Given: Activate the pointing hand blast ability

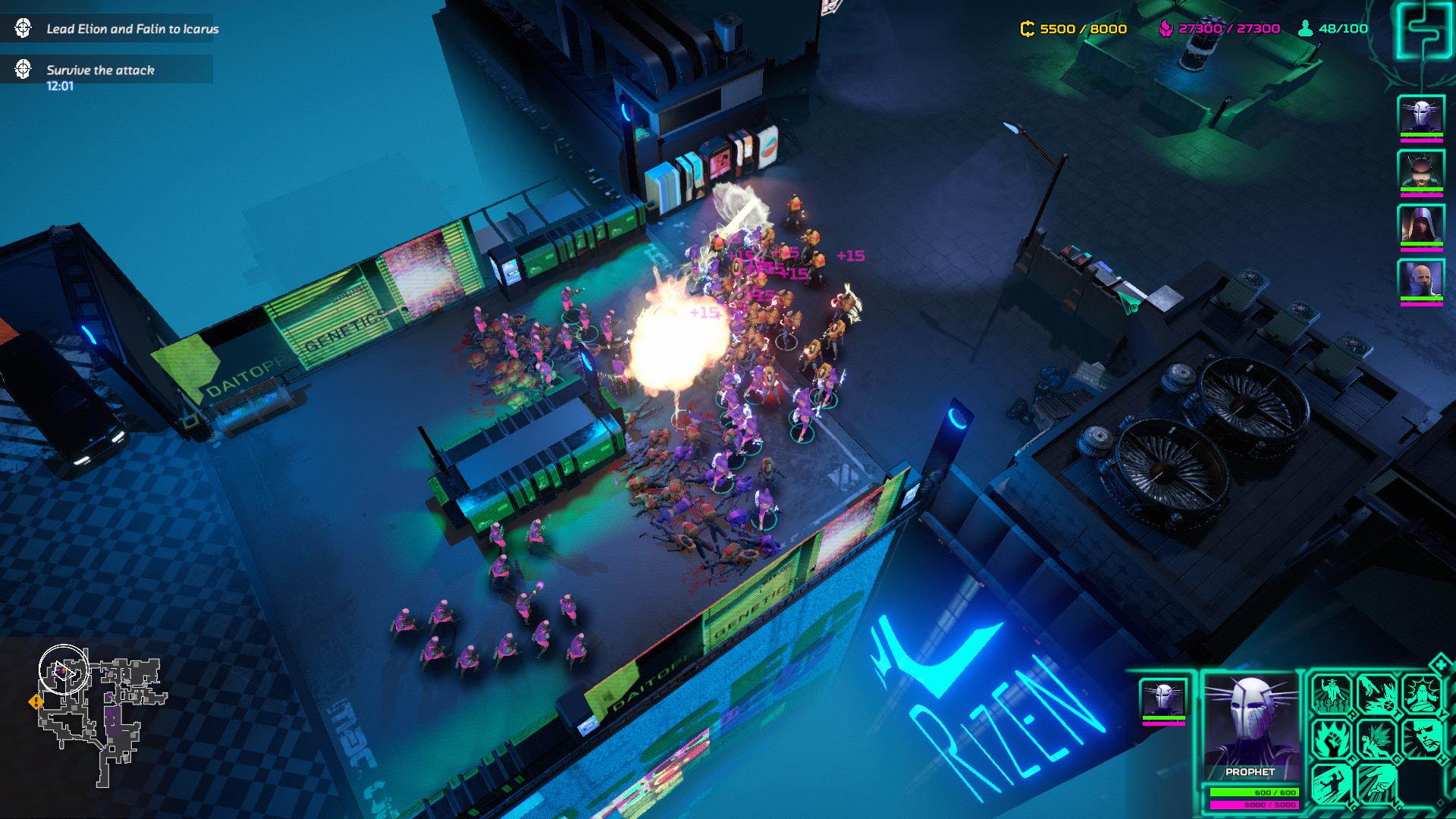Looking at the screenshot, I should coord(1377,693).
